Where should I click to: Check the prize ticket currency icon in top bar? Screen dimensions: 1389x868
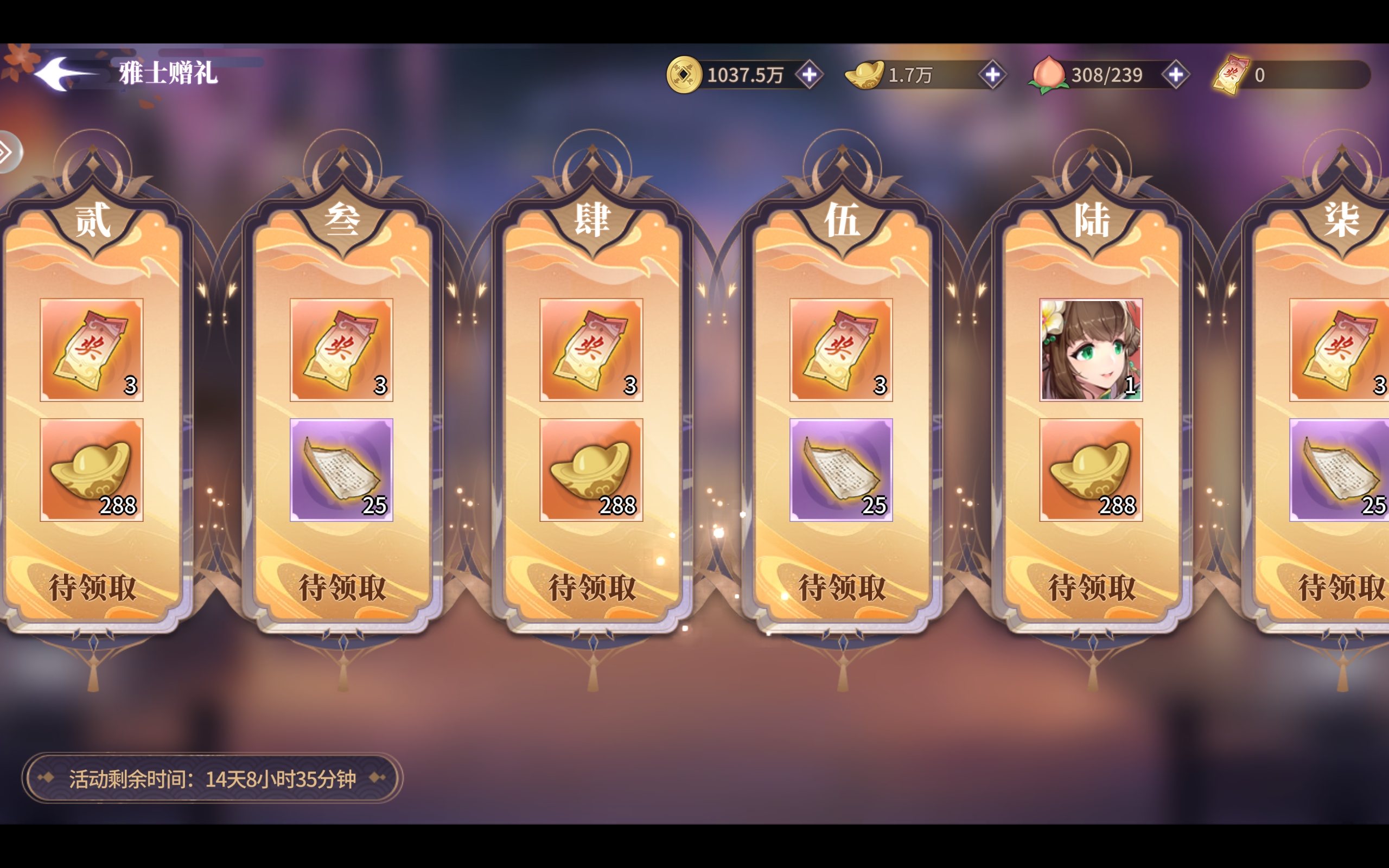(x=1231, y=75)
